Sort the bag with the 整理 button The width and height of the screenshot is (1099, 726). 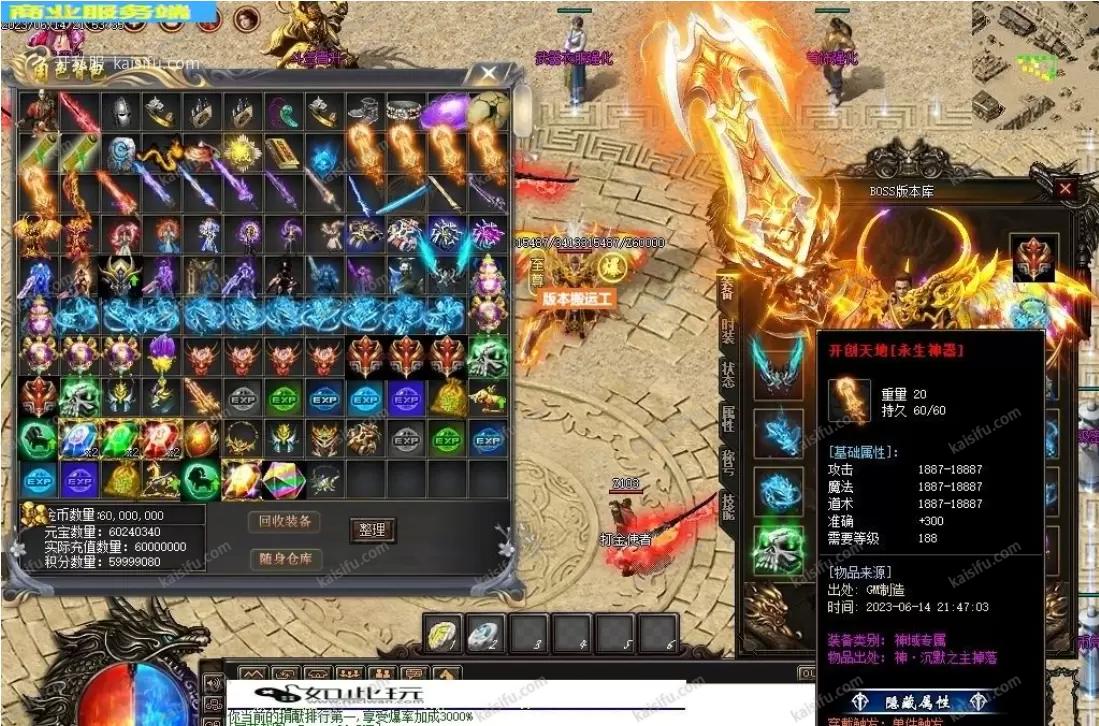coord(372,530)
